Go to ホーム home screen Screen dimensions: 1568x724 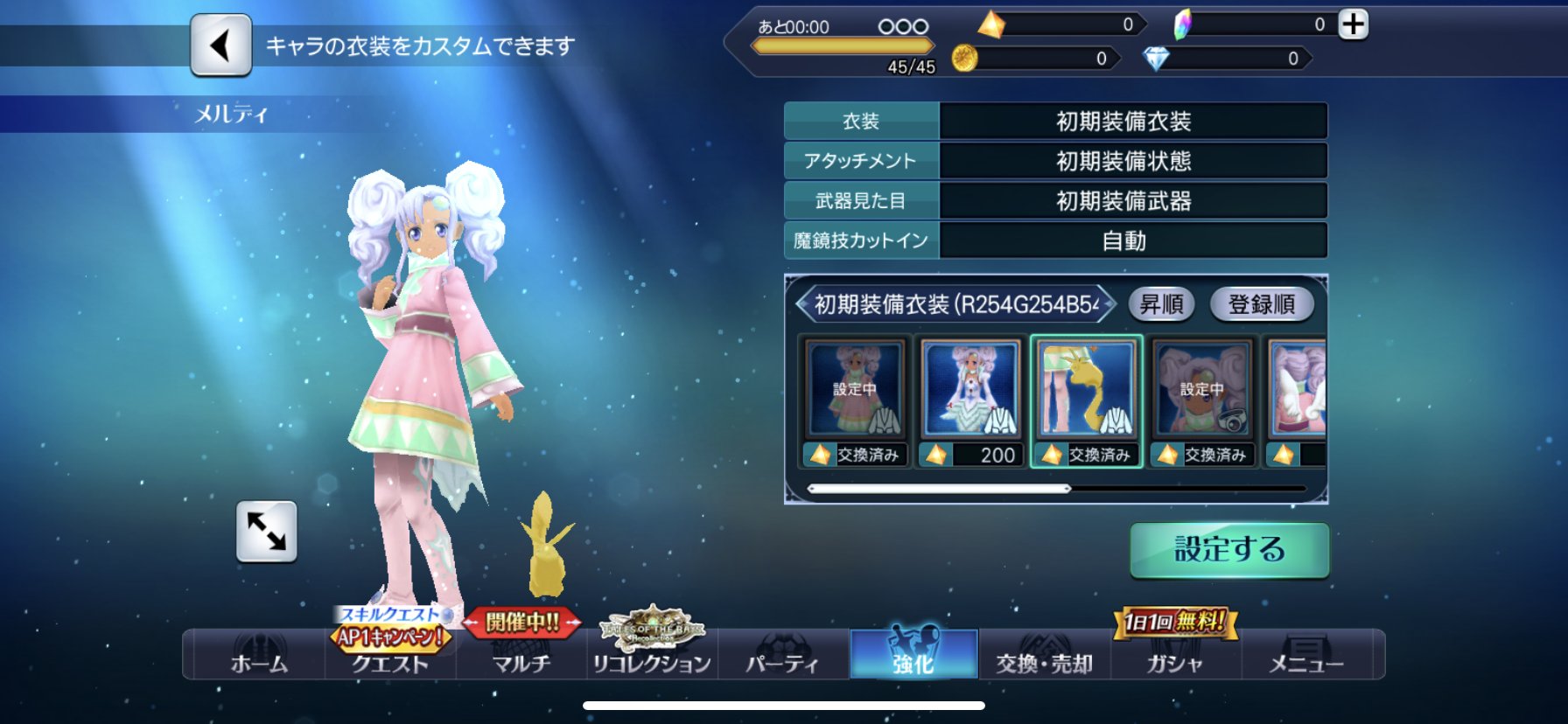259,655
